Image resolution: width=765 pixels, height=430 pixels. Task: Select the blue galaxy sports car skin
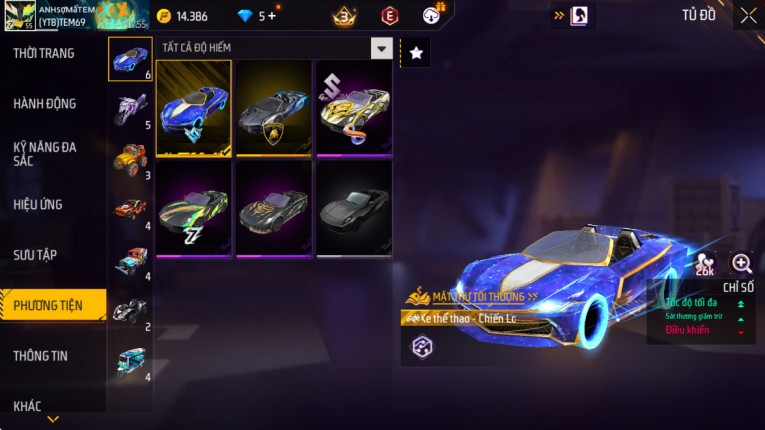(194, 108)
